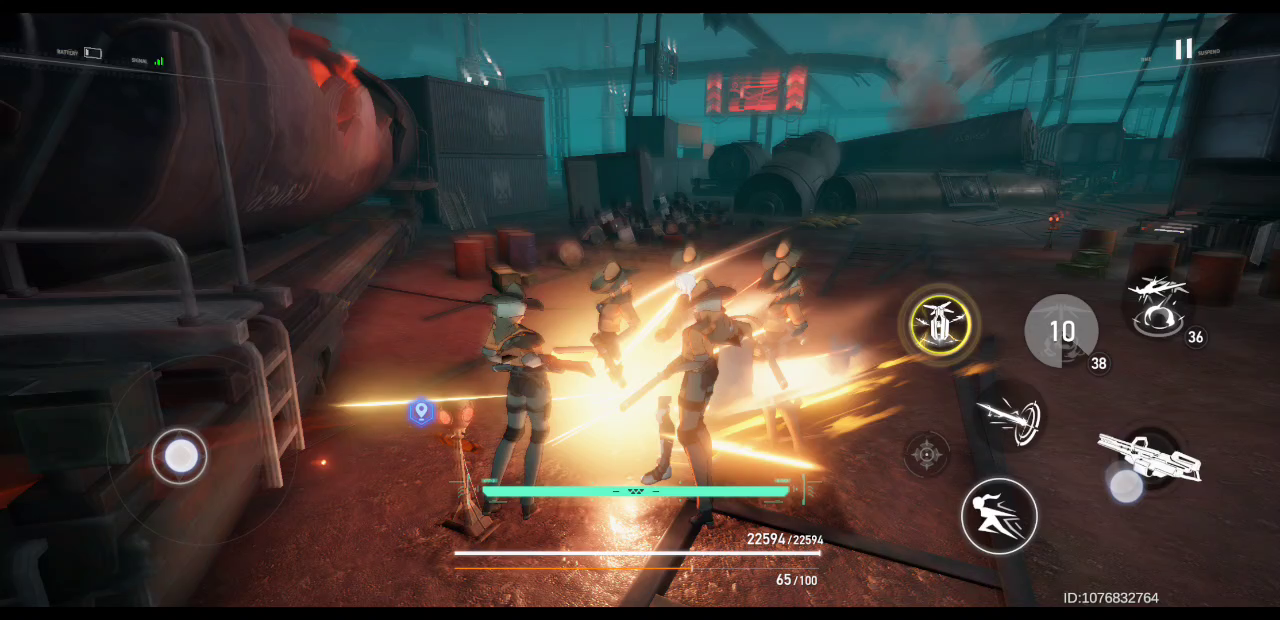1280x620 pixels.
Task: Tap the skill on 10-second cooldown
Action: [1061, 331]
